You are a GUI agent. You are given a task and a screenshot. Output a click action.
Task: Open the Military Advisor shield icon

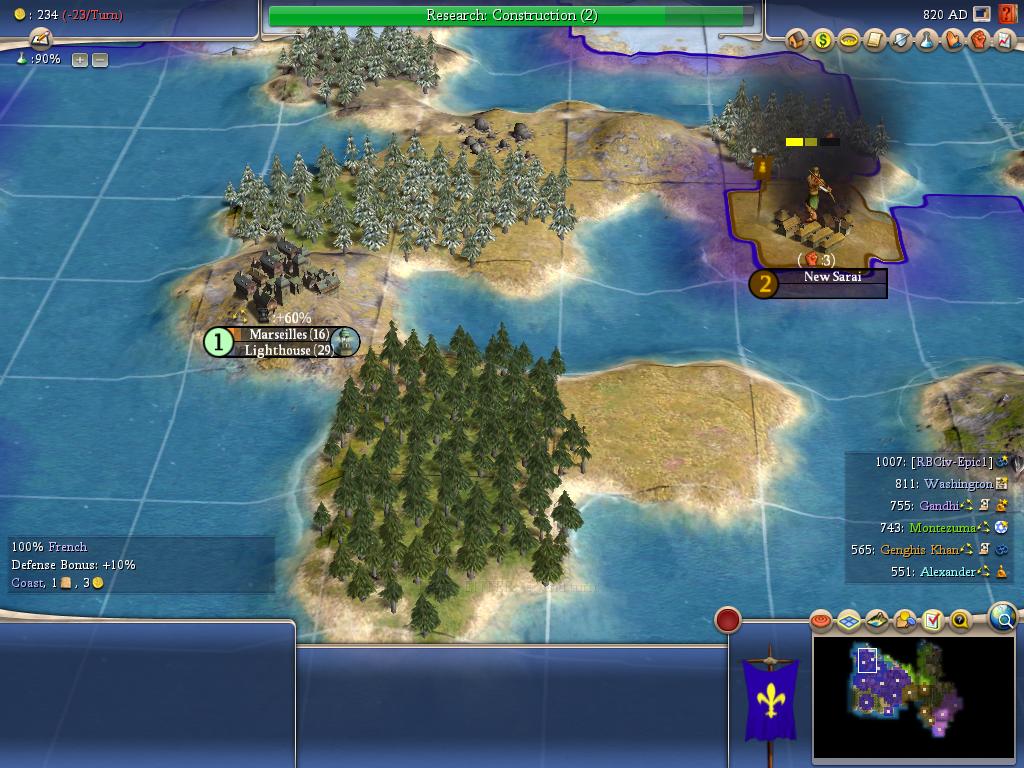(x=901, y=40)
